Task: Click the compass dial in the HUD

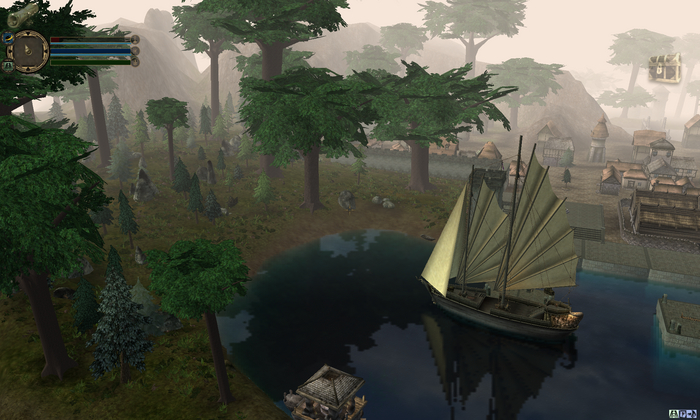Action: pos(29,51)
